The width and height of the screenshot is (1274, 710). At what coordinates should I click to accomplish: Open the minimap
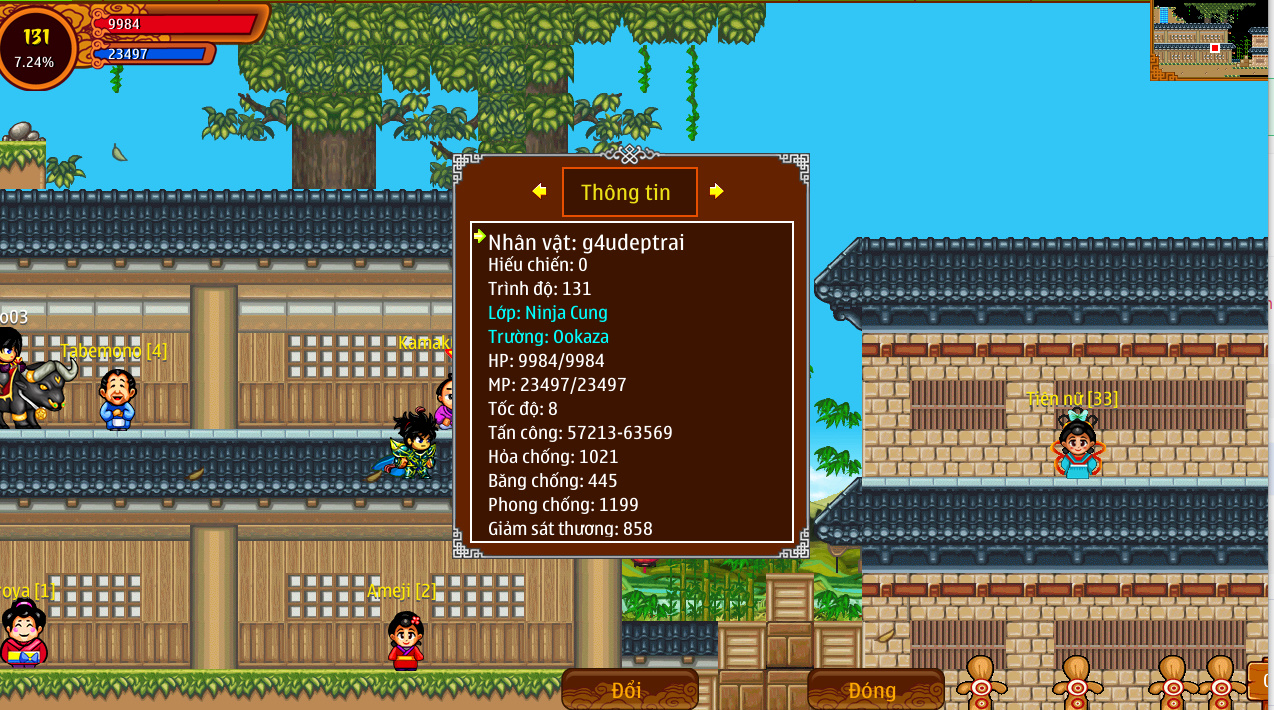(x=1209, y=40)
